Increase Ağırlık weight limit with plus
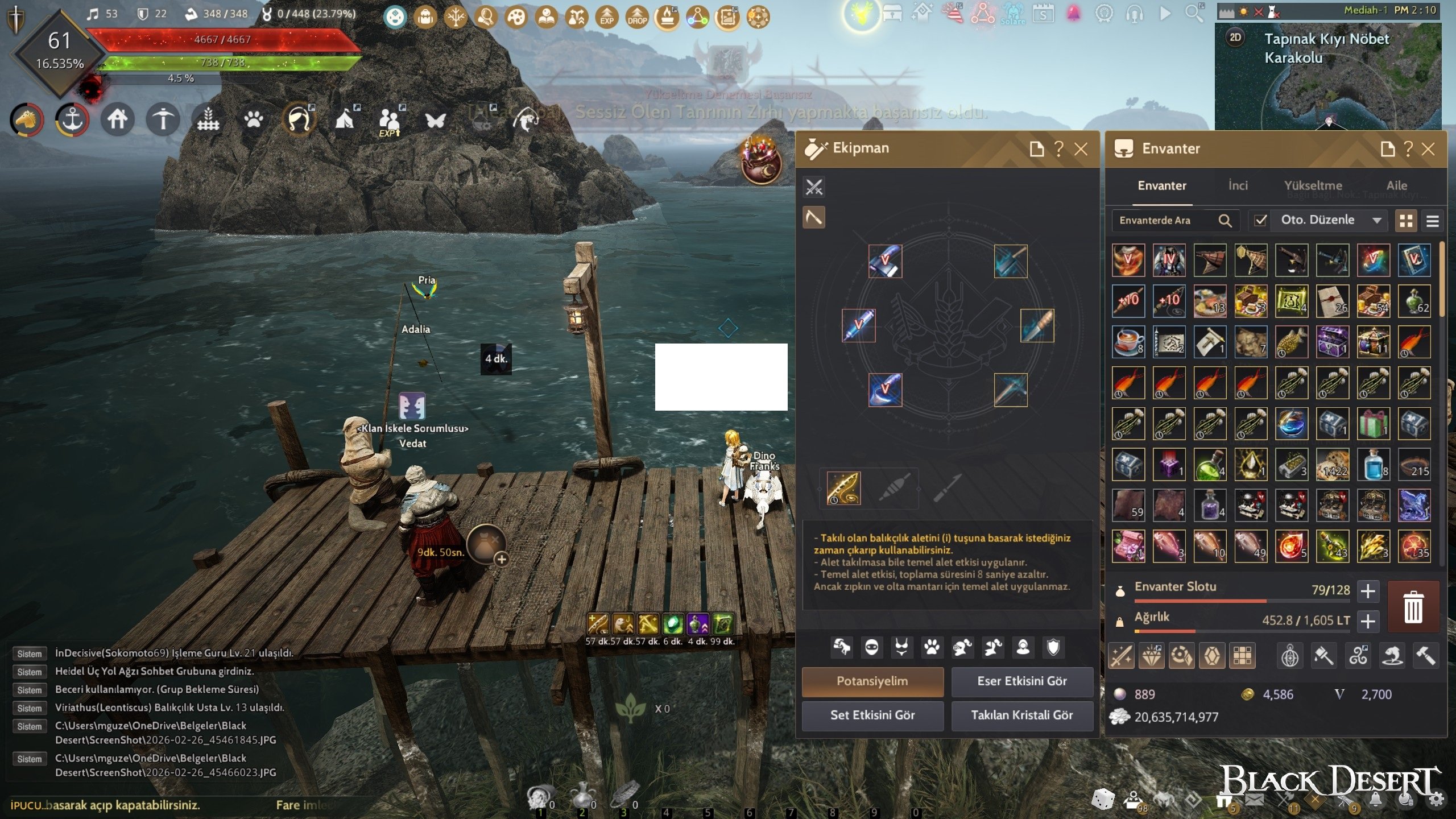 click(1368, 621)
